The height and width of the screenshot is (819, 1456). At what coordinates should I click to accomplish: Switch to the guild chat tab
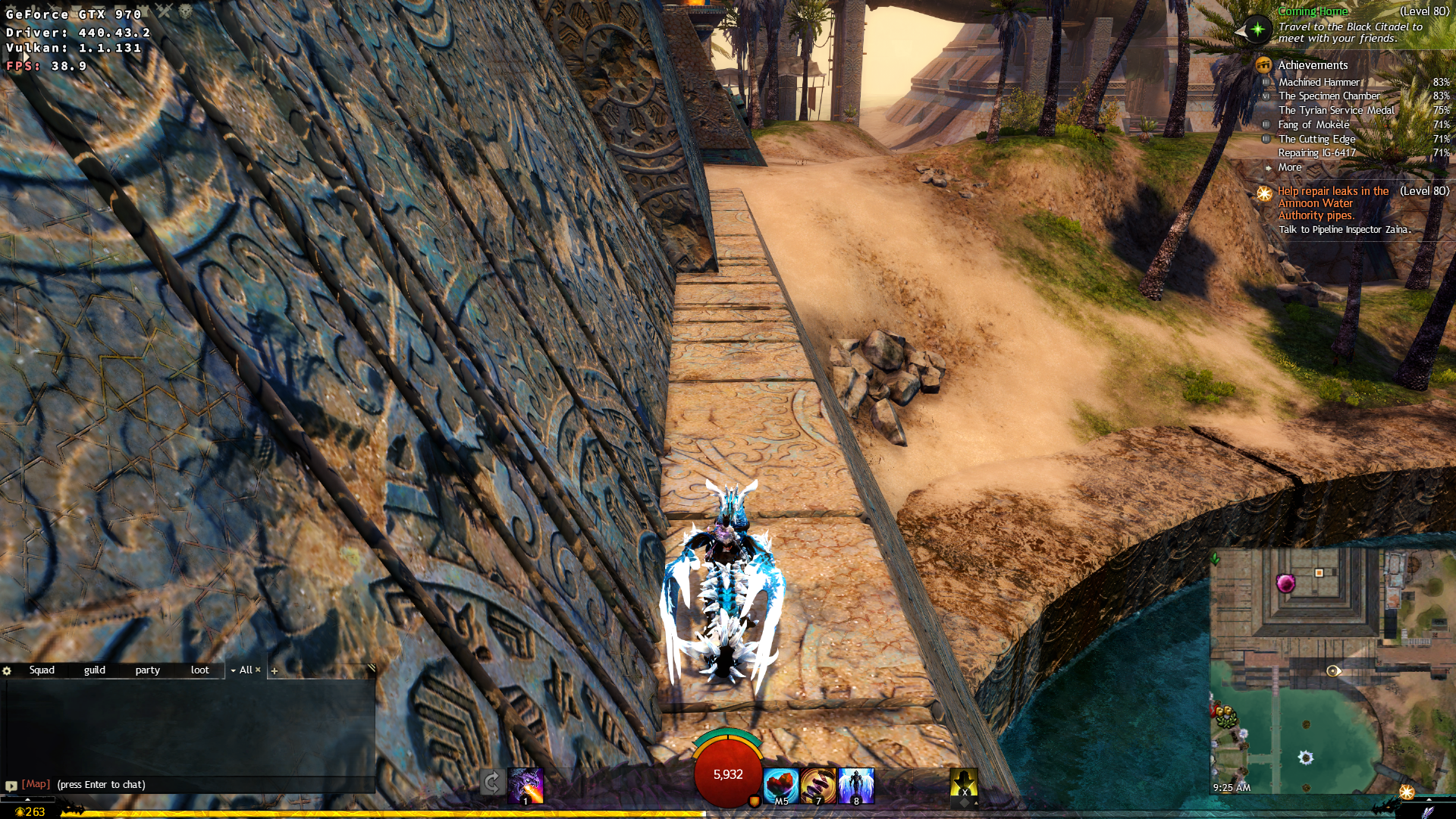96,670
